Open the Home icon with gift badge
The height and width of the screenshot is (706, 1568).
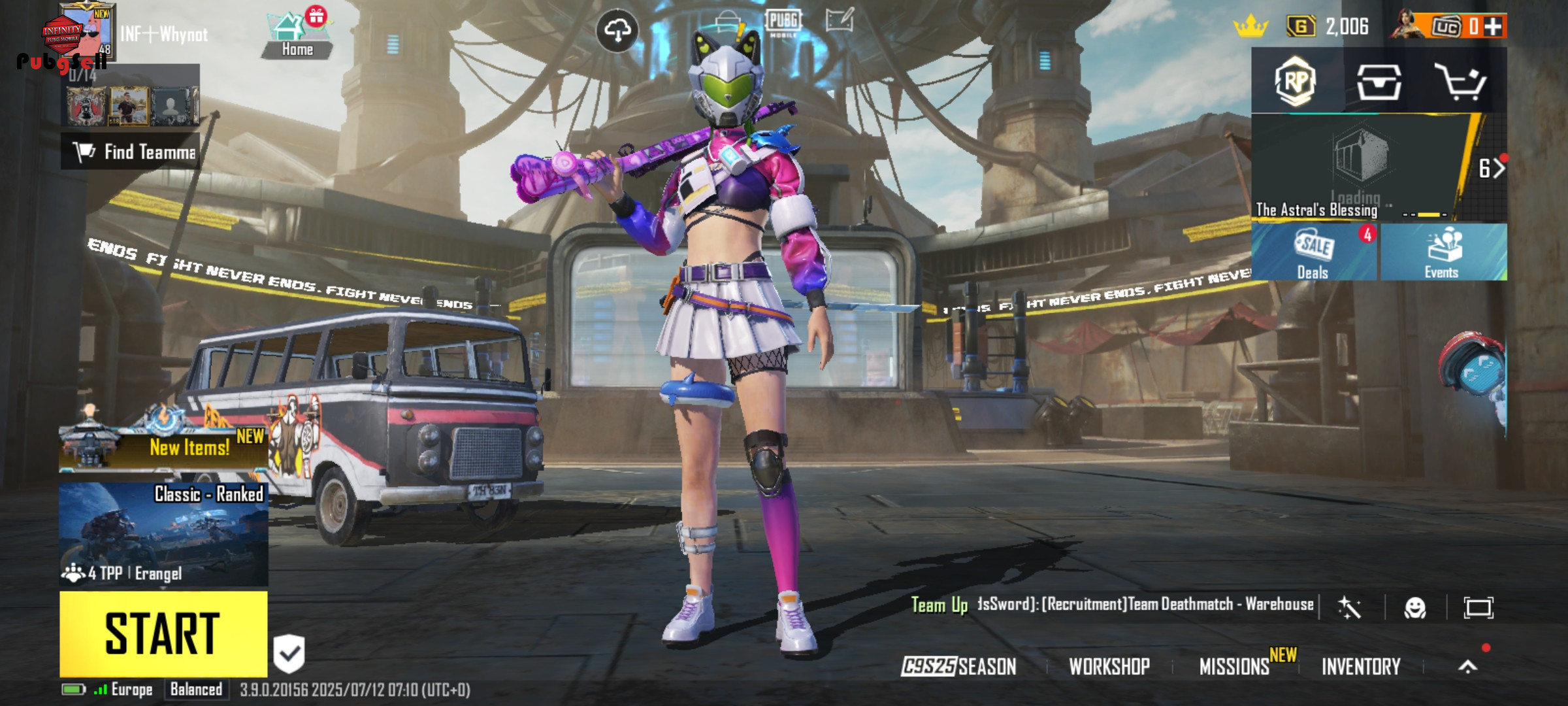tap(297, 35)
